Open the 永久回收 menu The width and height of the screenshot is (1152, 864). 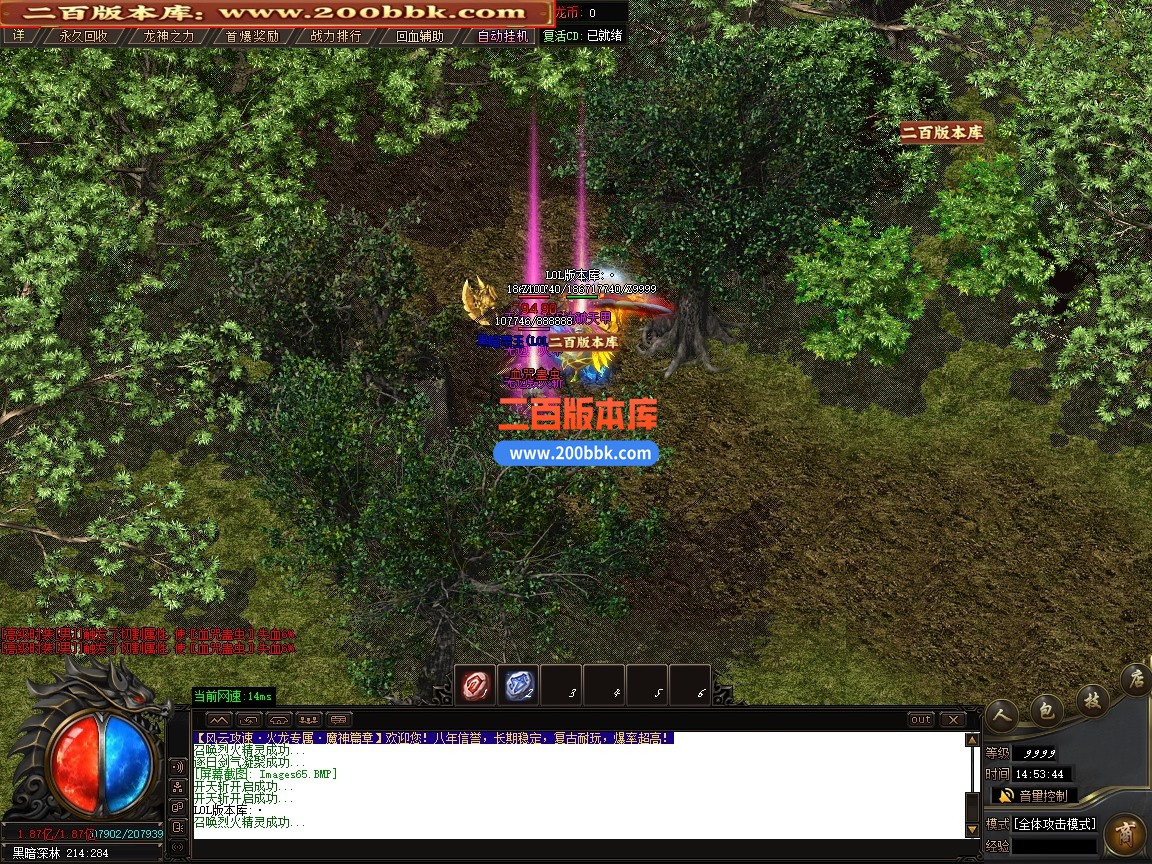[83, 36]
